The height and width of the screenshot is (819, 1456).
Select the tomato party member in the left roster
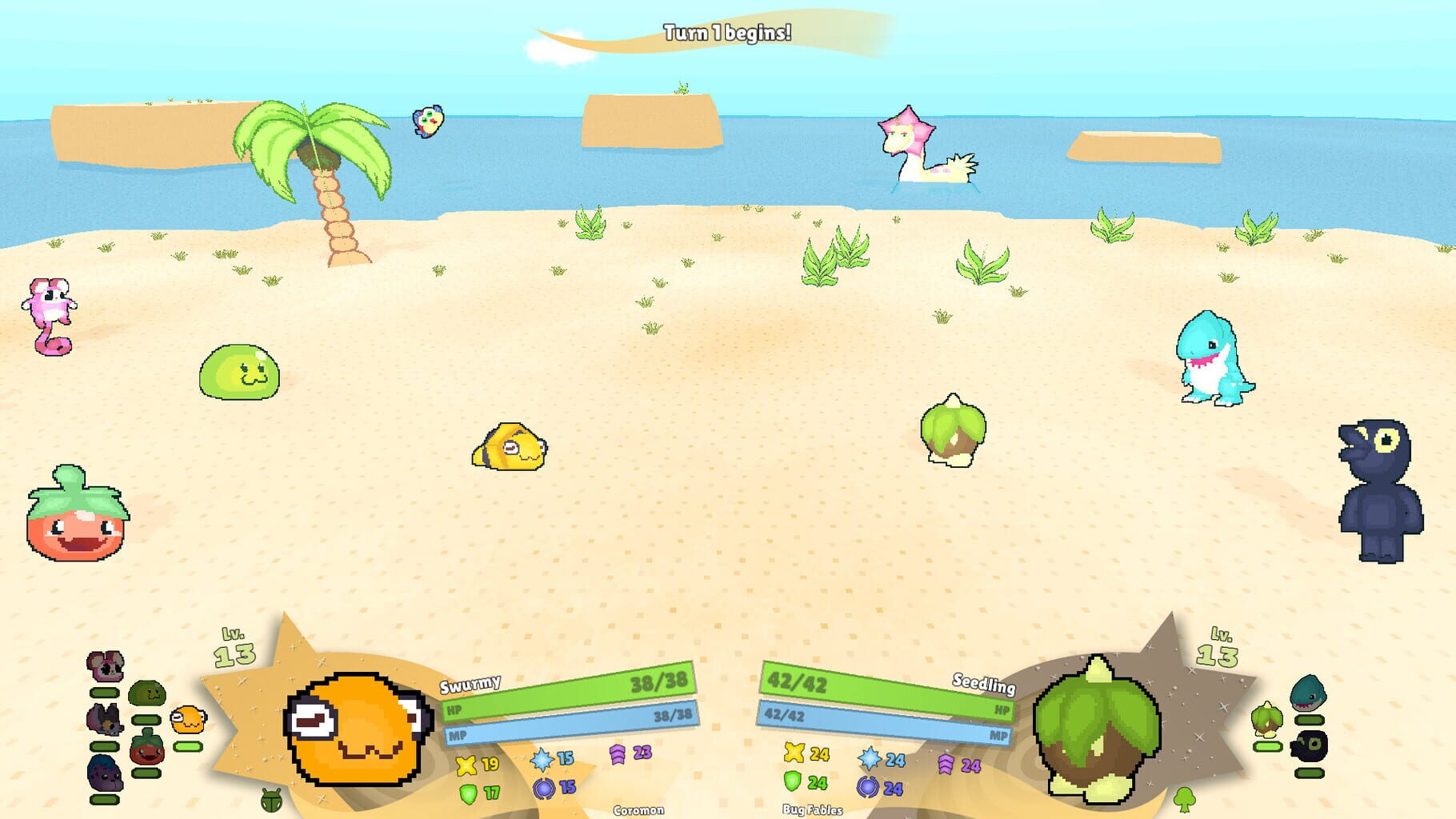click(147, 749)
